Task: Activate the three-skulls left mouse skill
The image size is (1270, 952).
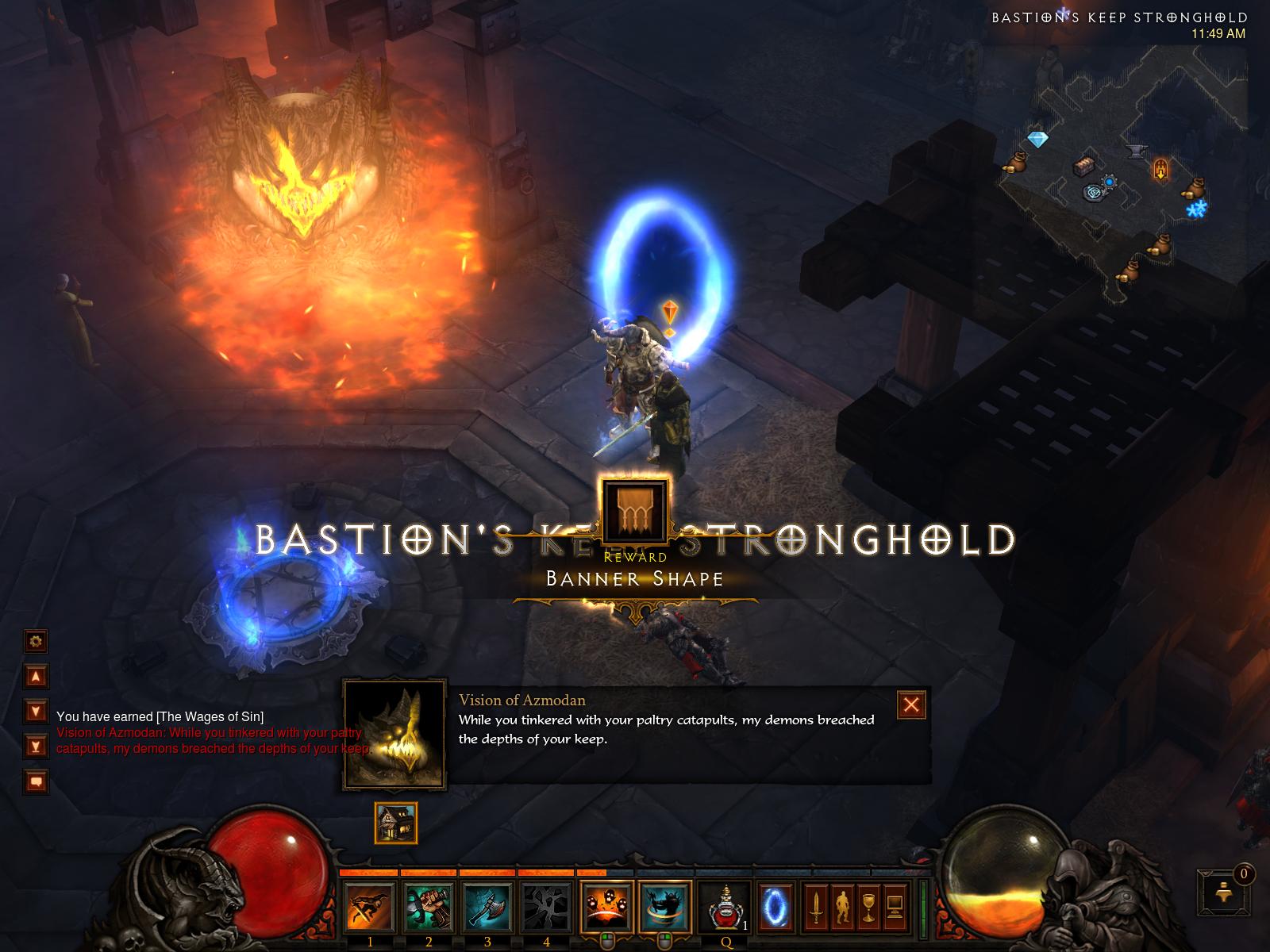Action: [606, 907]
